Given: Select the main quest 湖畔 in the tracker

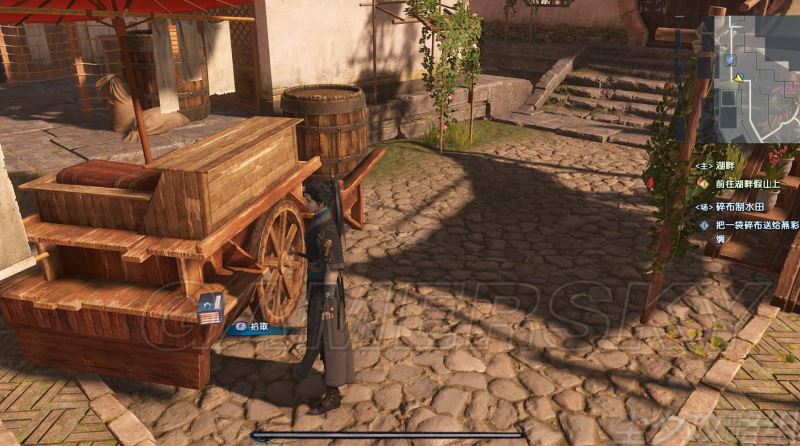Looking at the screenshot, I should [x=726, y=167].
